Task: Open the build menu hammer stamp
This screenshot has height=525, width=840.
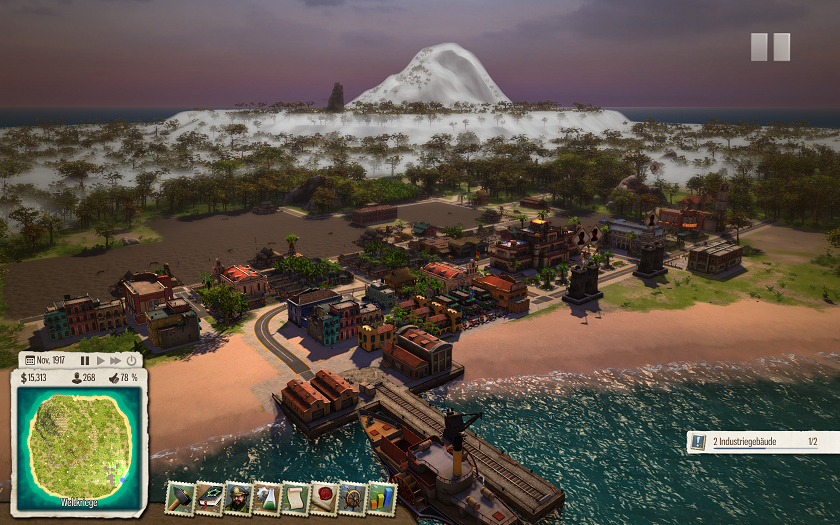Action: (180, 497)
